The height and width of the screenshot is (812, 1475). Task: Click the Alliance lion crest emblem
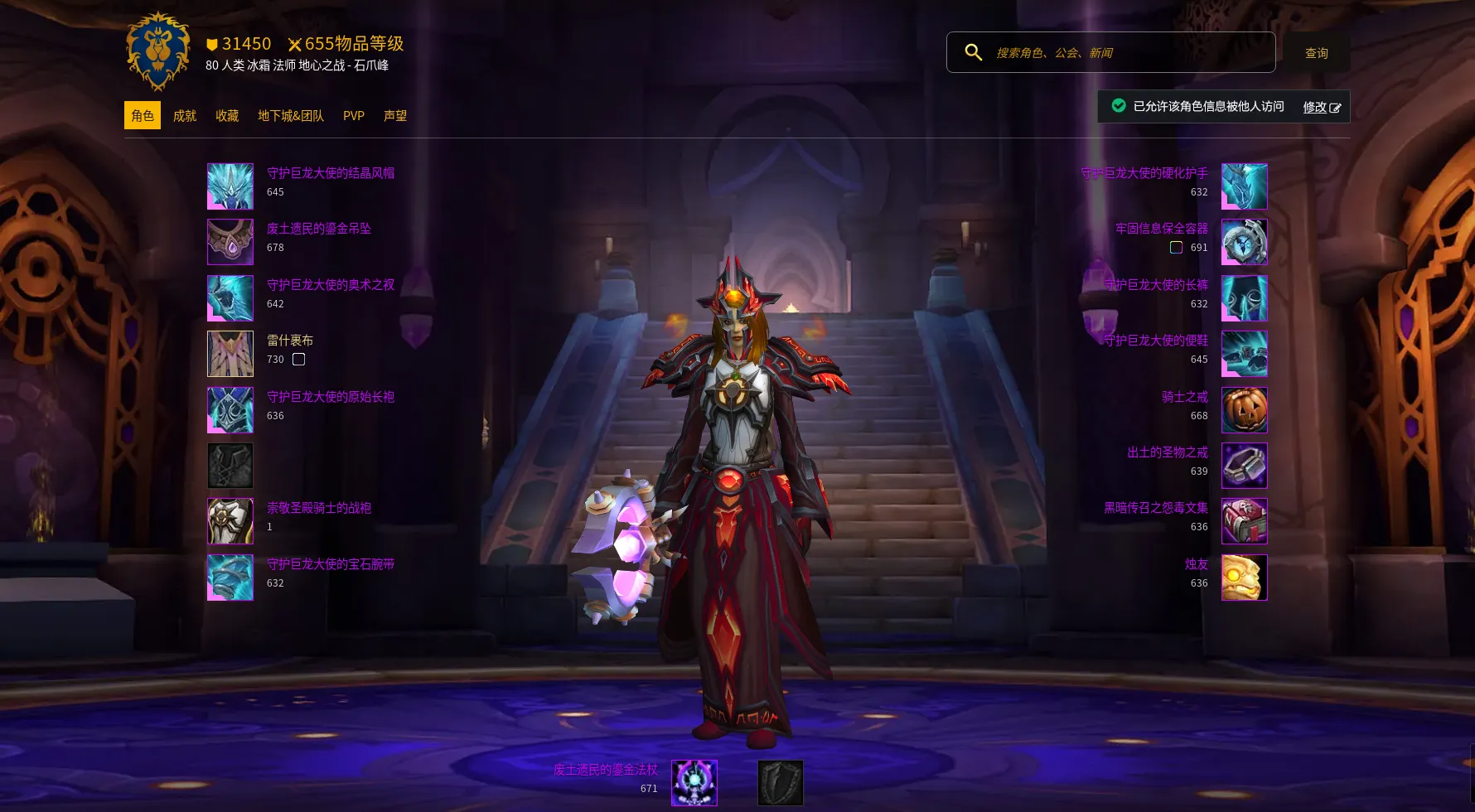[x=158, y=51]
